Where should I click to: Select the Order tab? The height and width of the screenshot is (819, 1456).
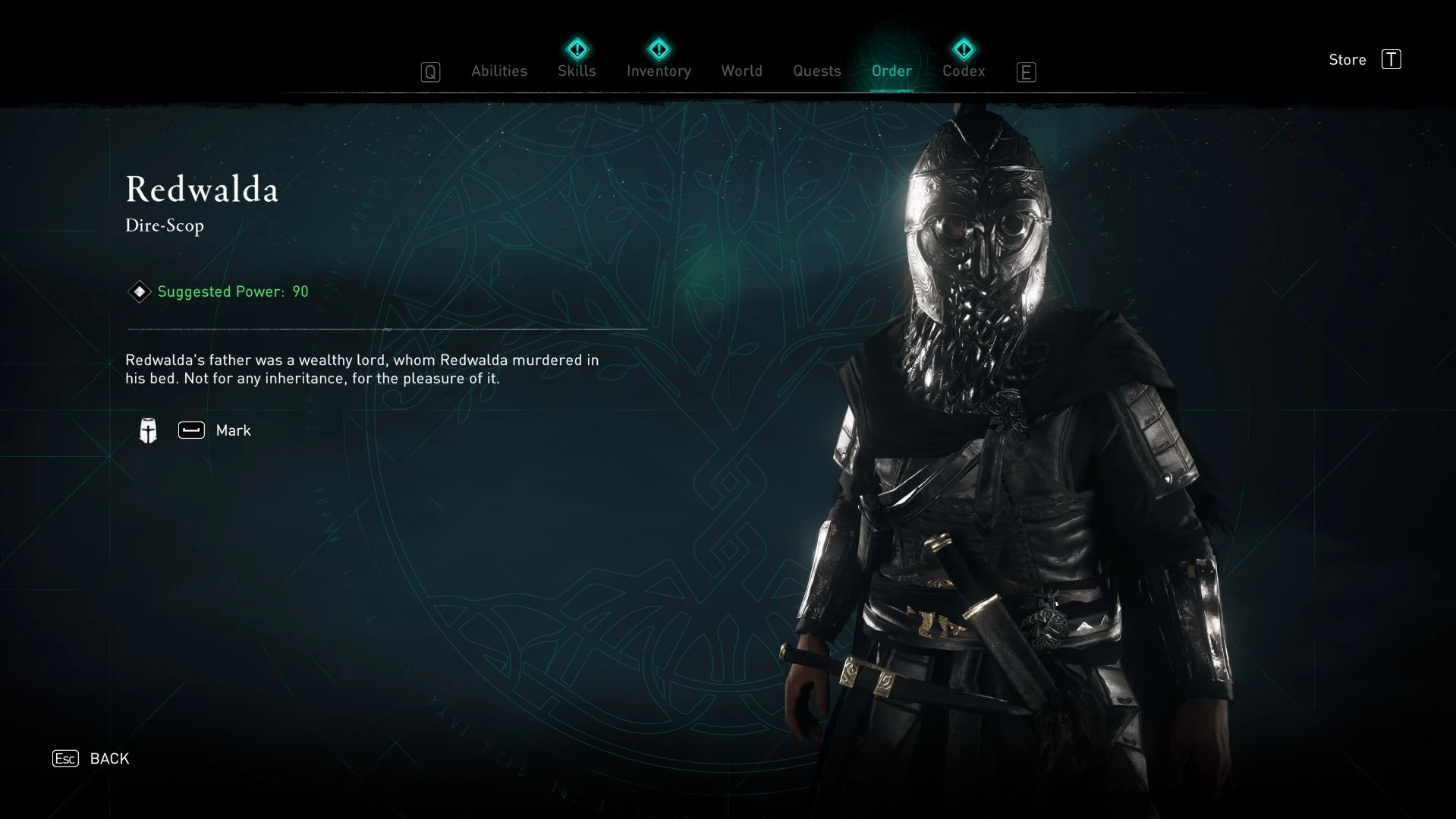(892, 71)
